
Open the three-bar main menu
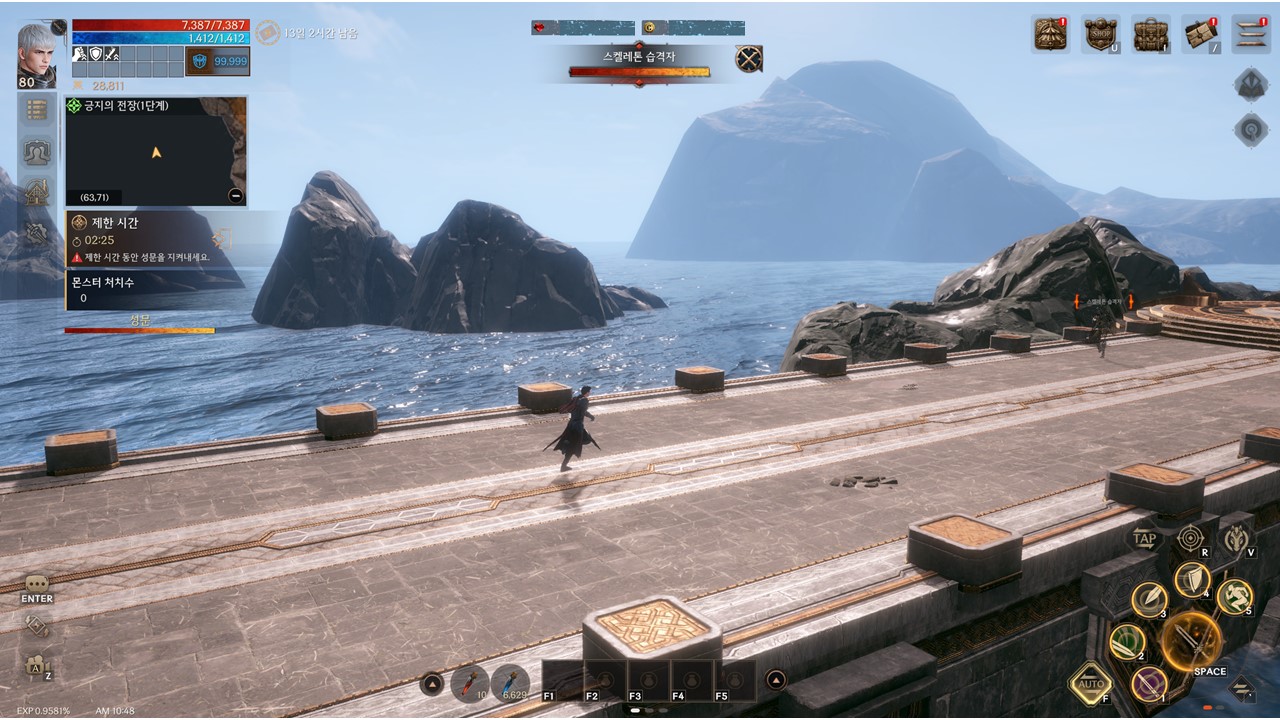pyautogui.click(x=1250, y=34)
